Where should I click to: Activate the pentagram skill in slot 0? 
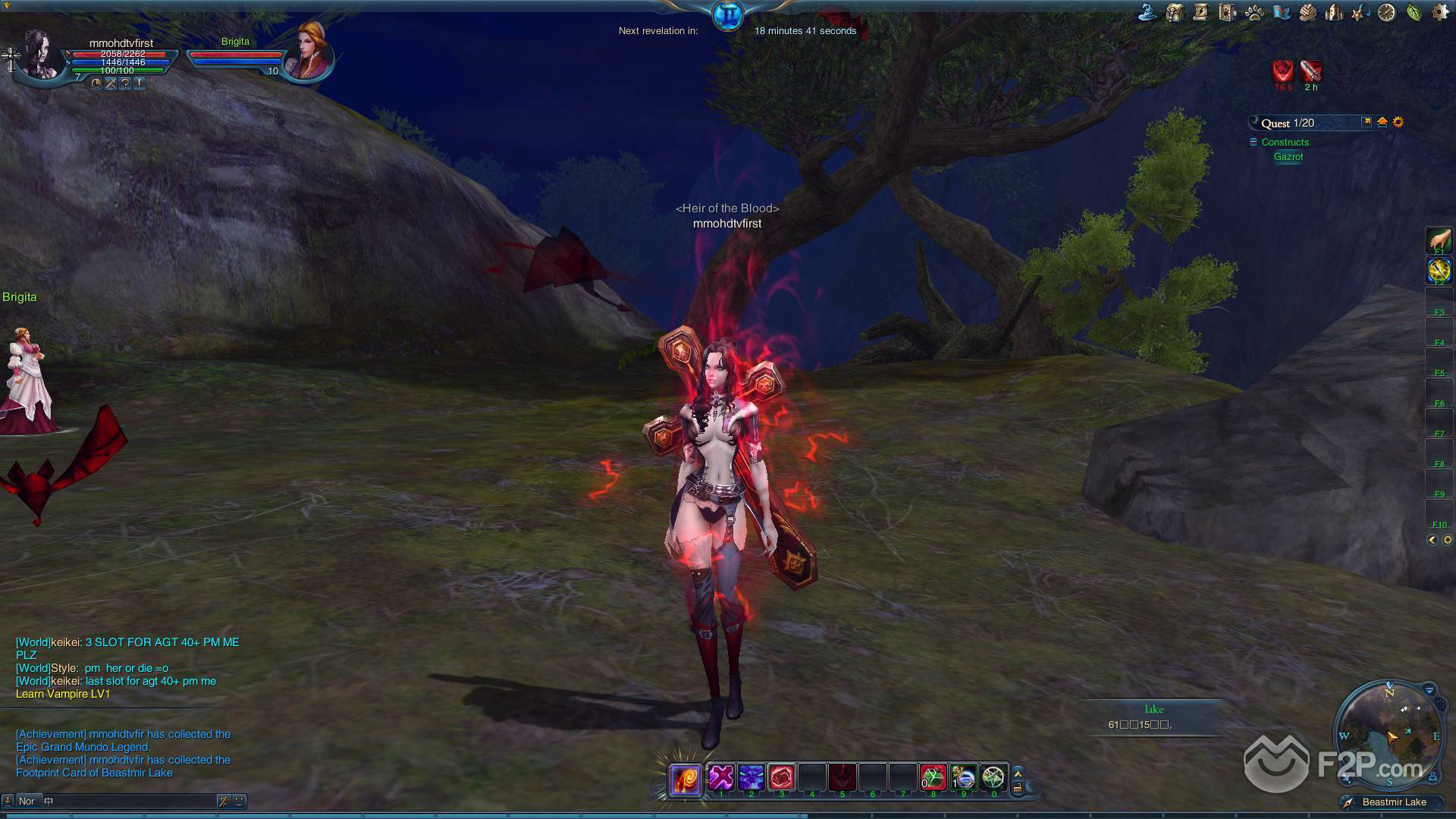coord(993,777)
